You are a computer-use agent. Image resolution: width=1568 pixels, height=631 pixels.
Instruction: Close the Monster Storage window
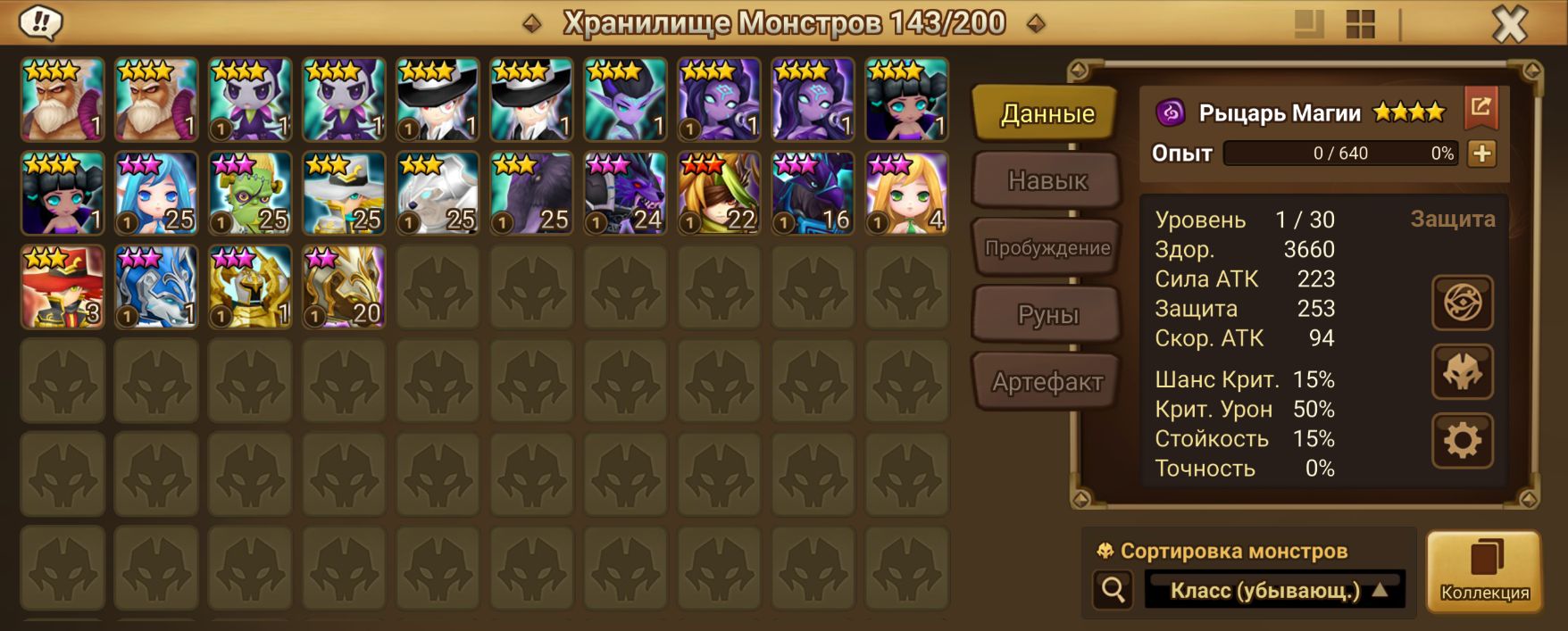1509,24
